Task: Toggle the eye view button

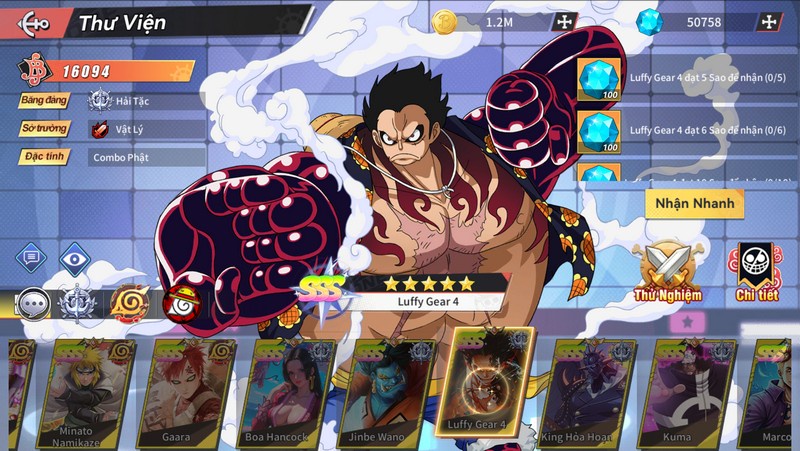Action: (75, 258)
